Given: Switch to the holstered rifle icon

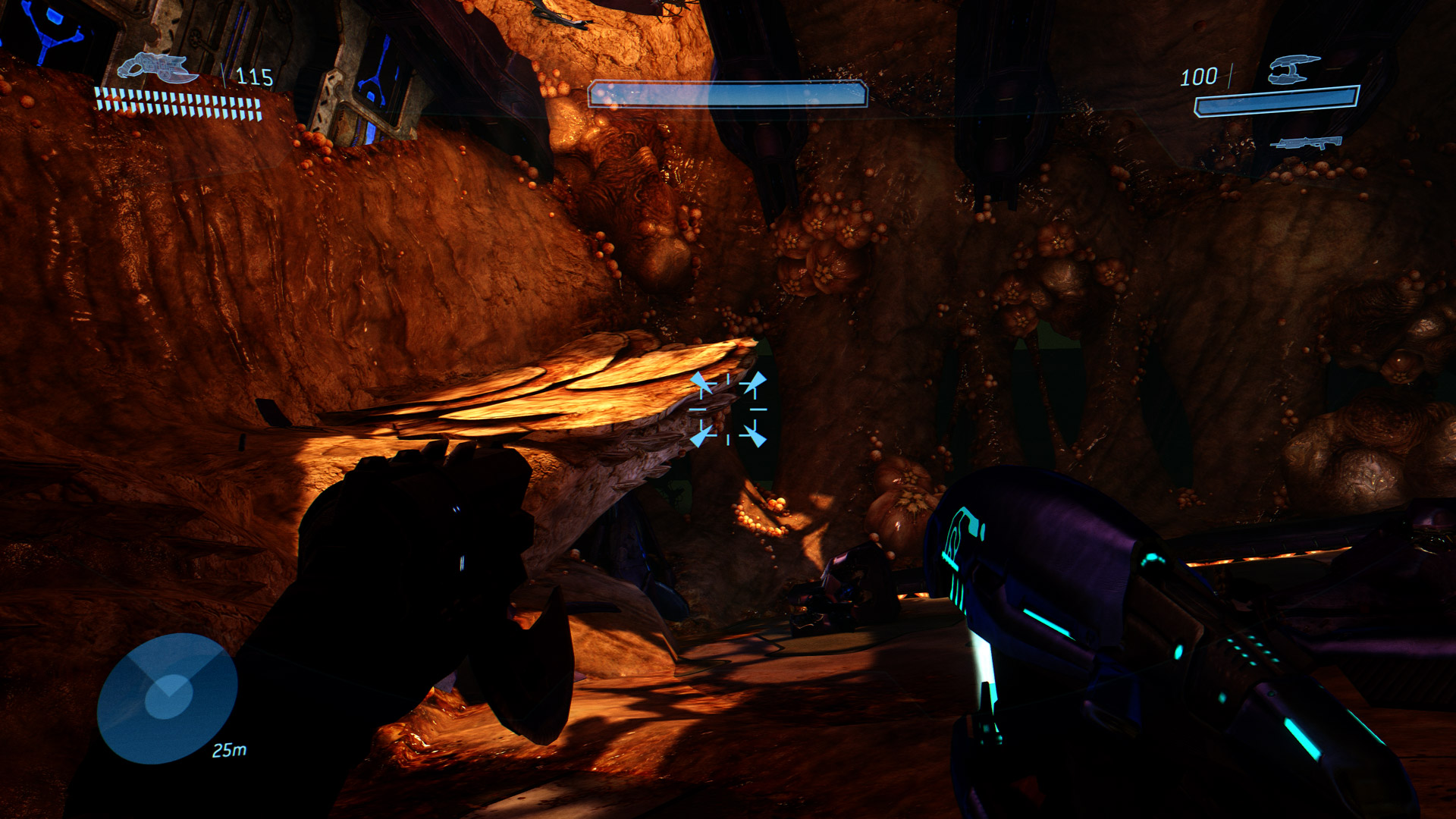Looking at the screenshot, I should click(x=1306, y=142).
